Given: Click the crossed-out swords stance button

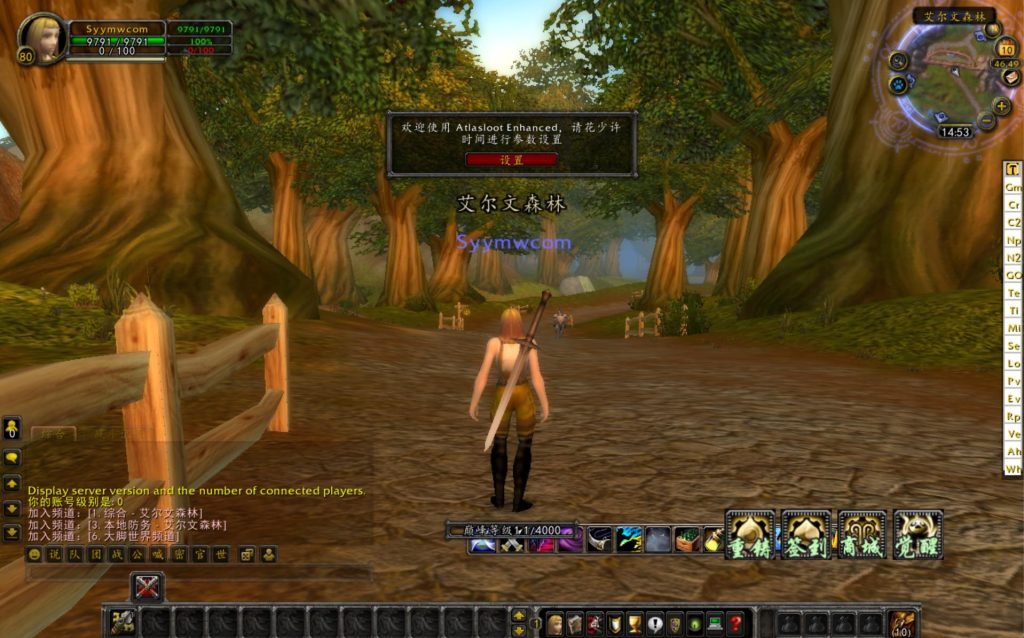Looking at the screenshot, I should click(147, 587).
